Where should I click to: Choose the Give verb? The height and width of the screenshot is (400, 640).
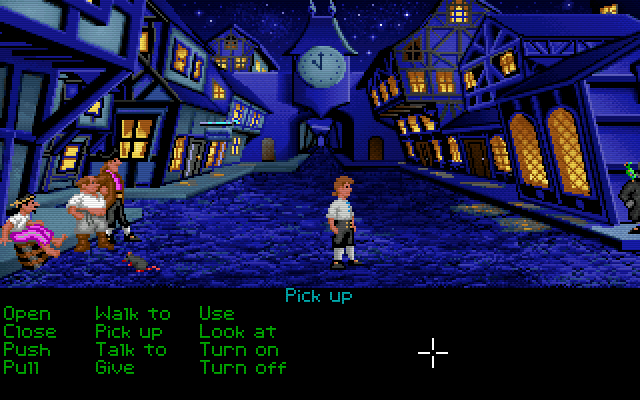(115, 368)
